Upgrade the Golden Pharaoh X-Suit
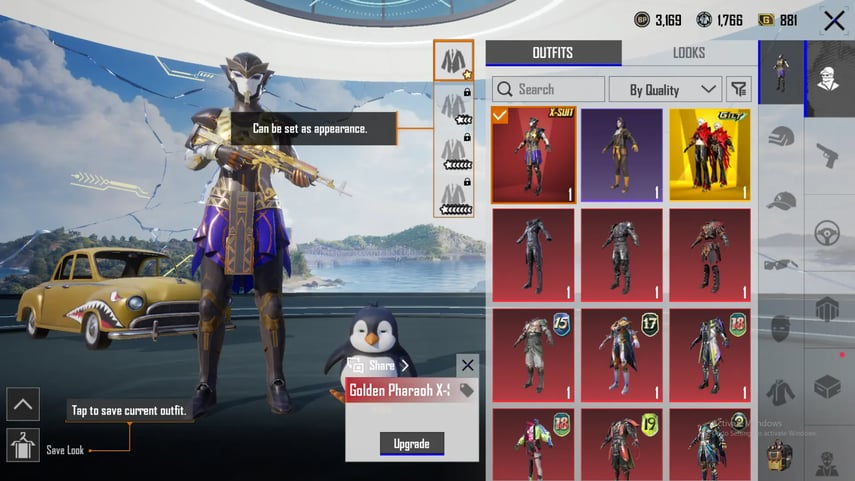 click(411, 444)
